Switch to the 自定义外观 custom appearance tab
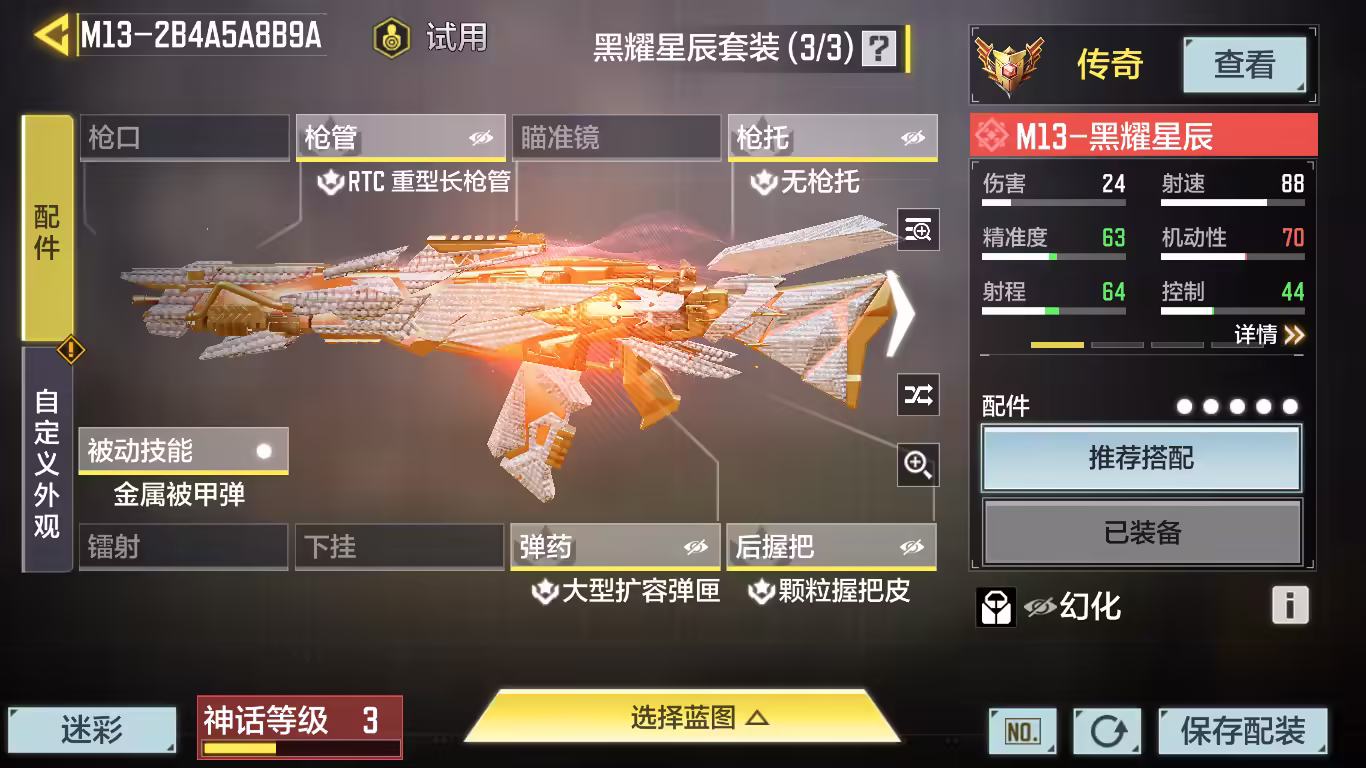This screenshot has height=768, width=1366. click(x=47, y=462)
